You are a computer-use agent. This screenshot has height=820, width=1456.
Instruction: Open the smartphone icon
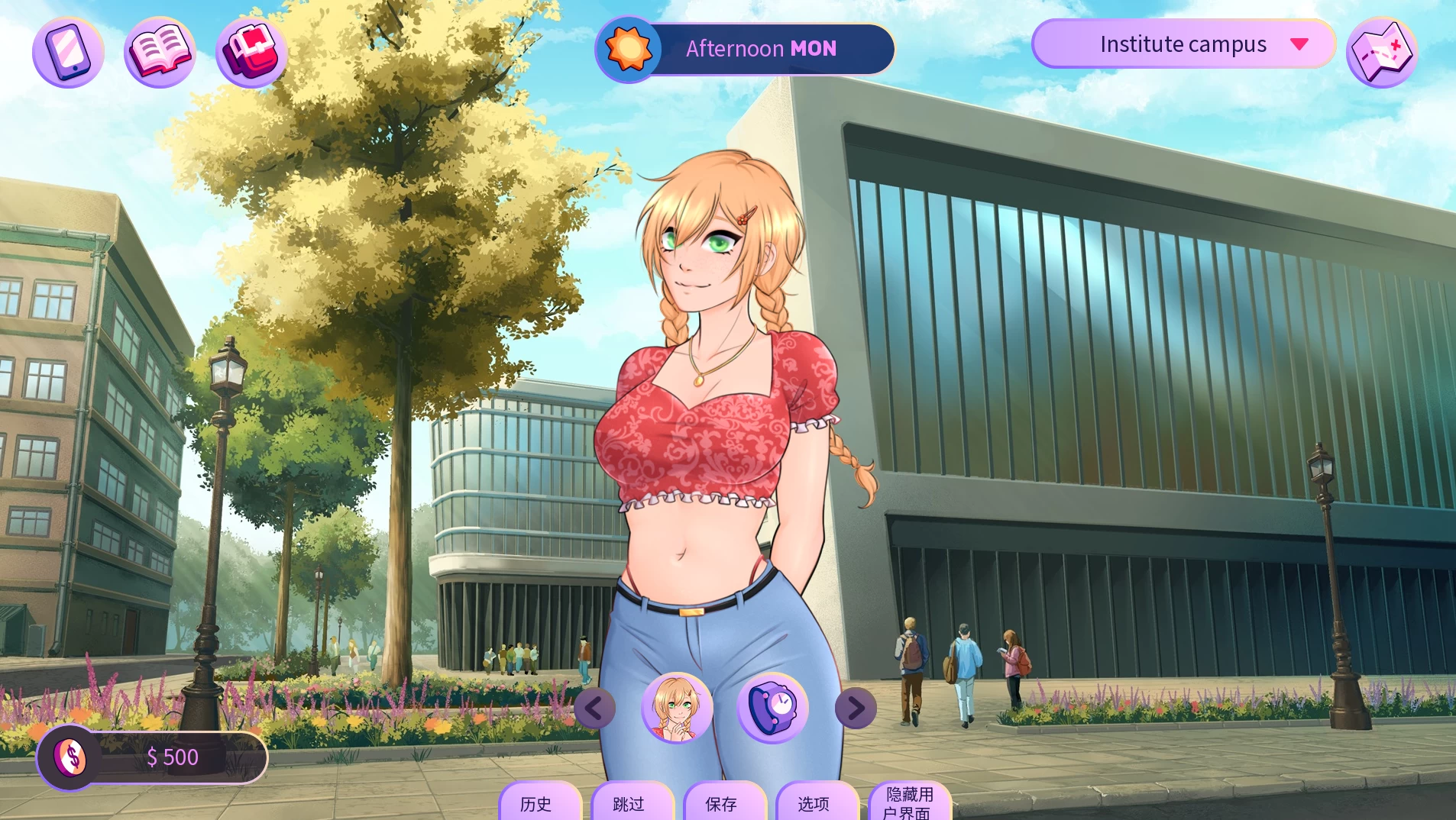click(68, 52)
